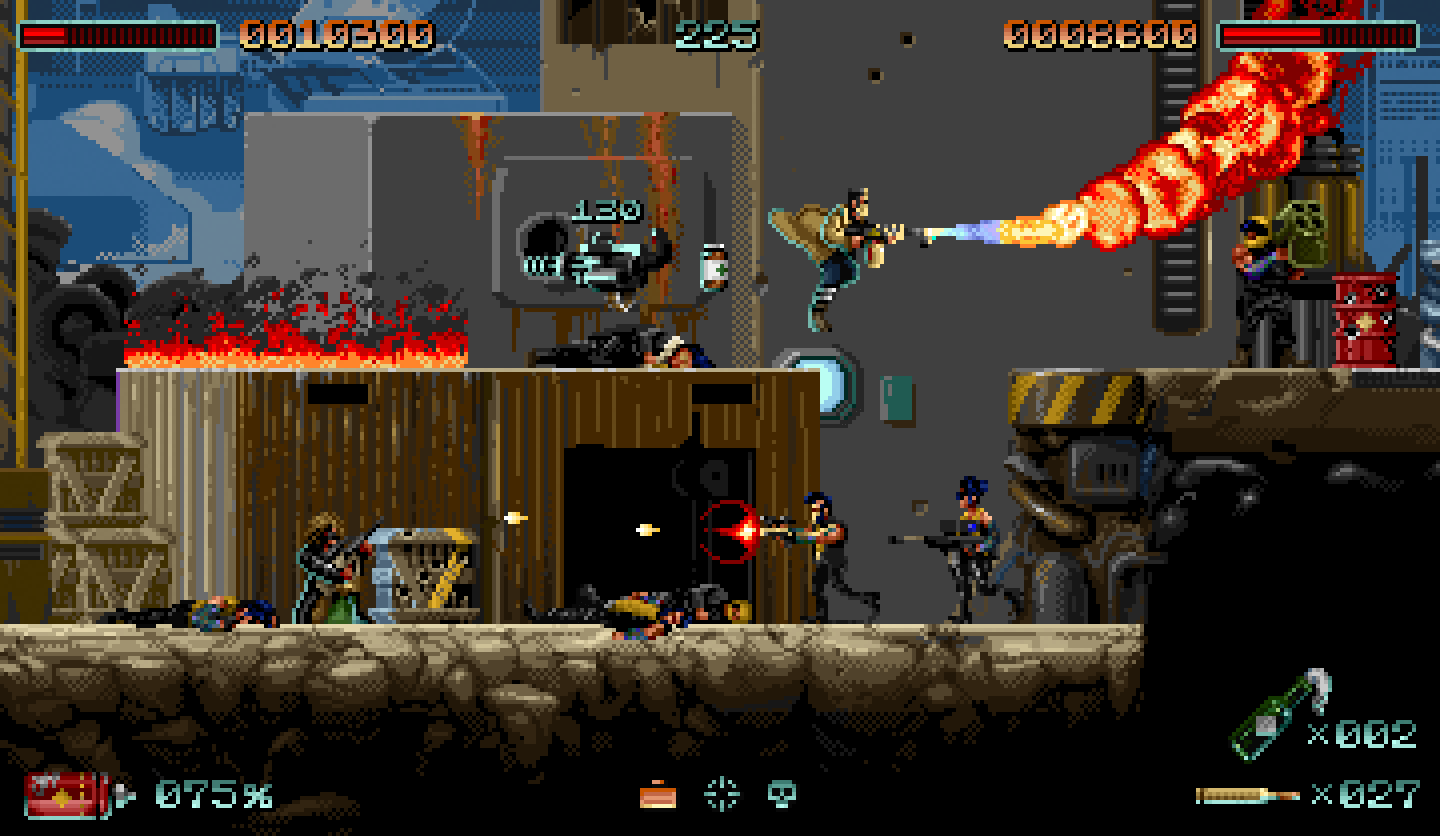The height and width of the screenshot is (836, 1440).
Task: Select the skull kills icon
Action: click(x=781, y=794)
